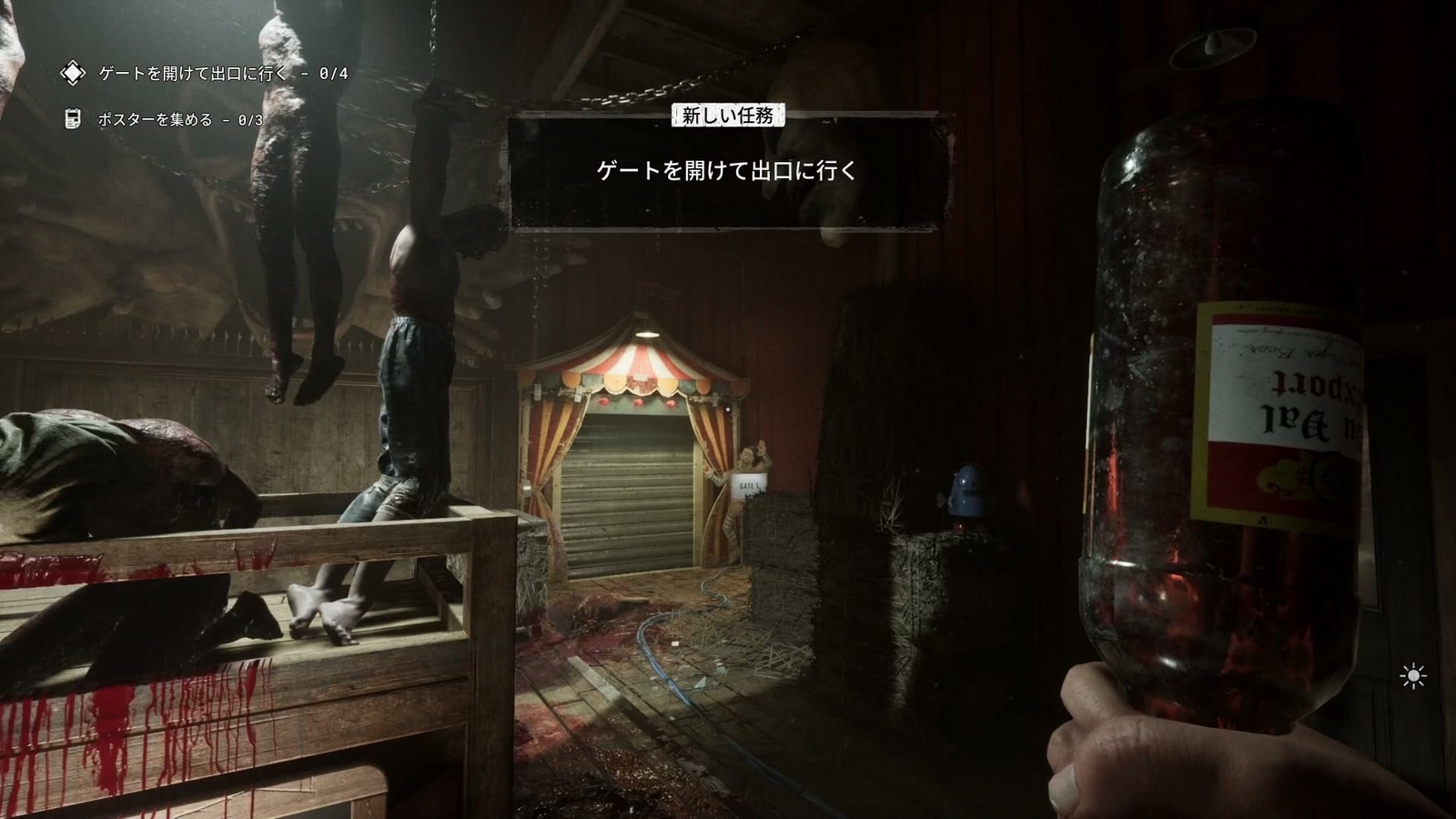Click the ゲートを開けて出口に行く mission text
The image size is (1456, 819).
[730, 168]
